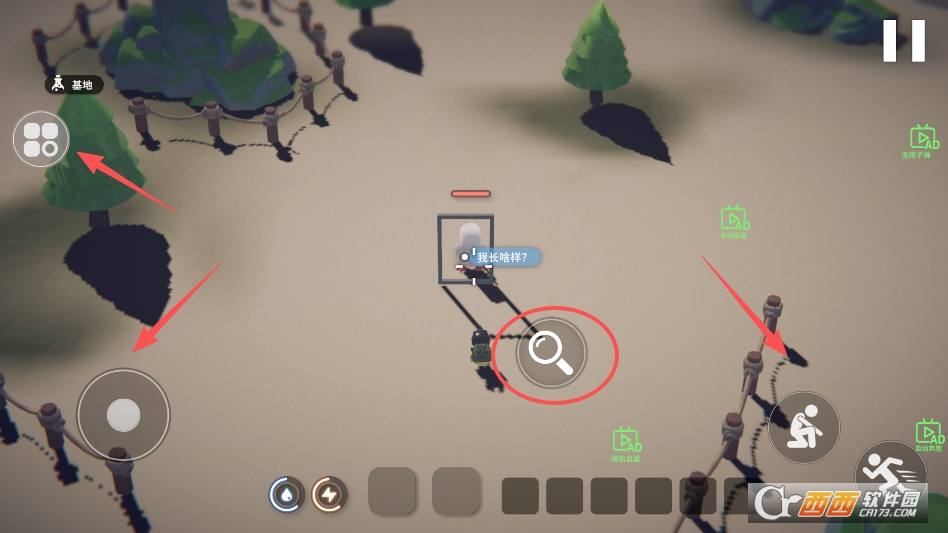Watch ad for 增加血量 extra health
This screenshot has height=533, width=948.
coord(626,442)
